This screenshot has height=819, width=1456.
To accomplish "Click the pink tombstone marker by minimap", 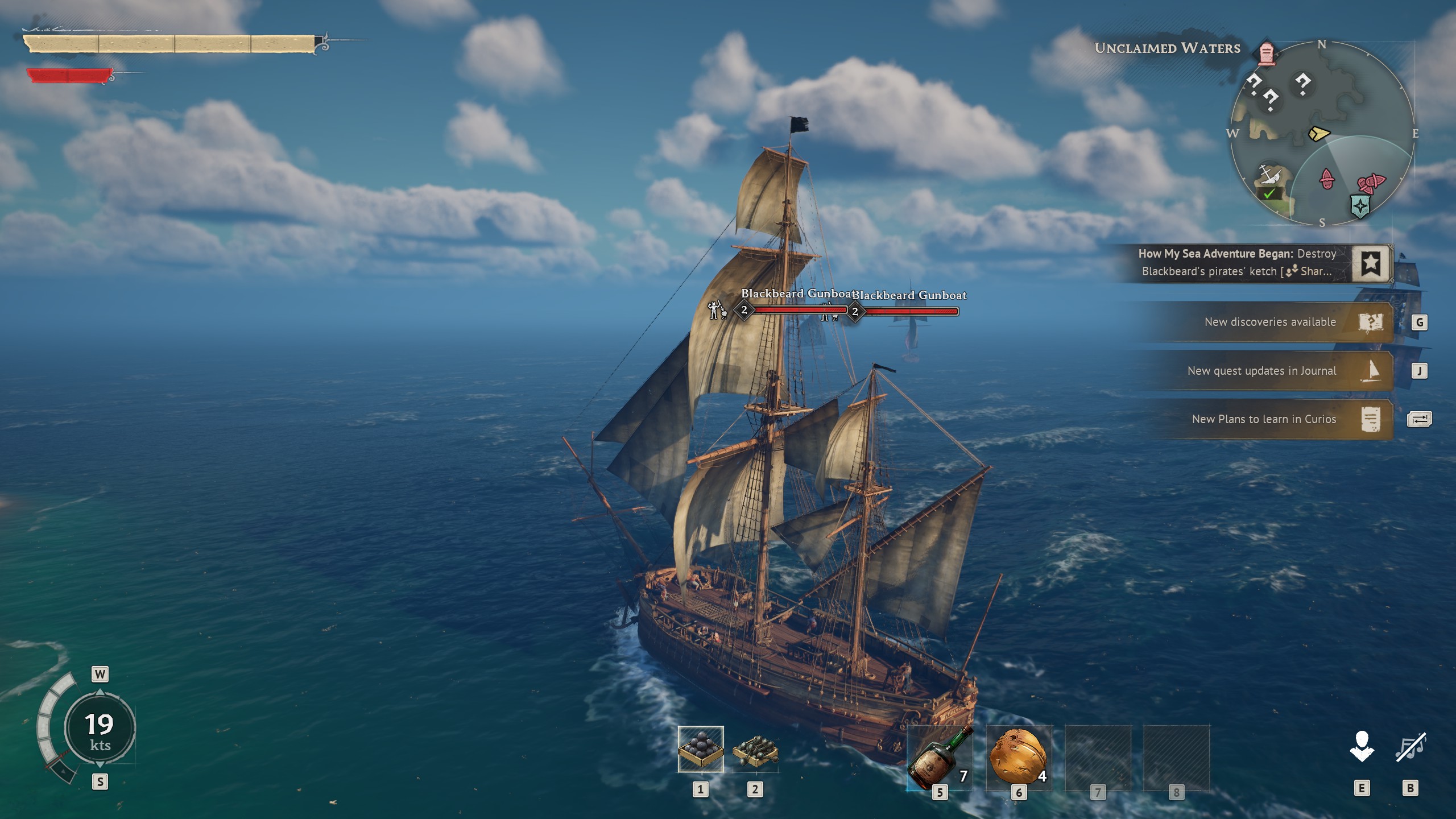I will point(1266,54).
